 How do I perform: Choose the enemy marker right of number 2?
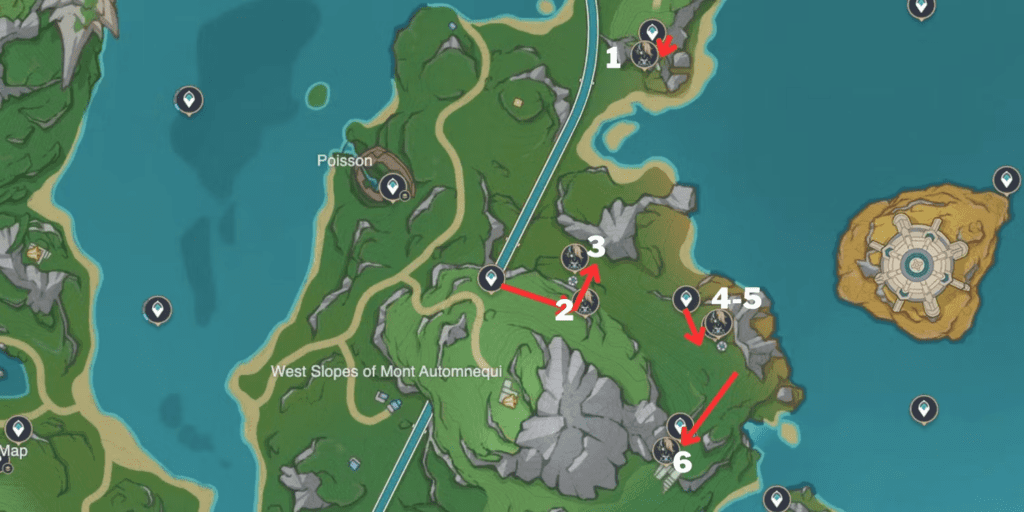587,302
